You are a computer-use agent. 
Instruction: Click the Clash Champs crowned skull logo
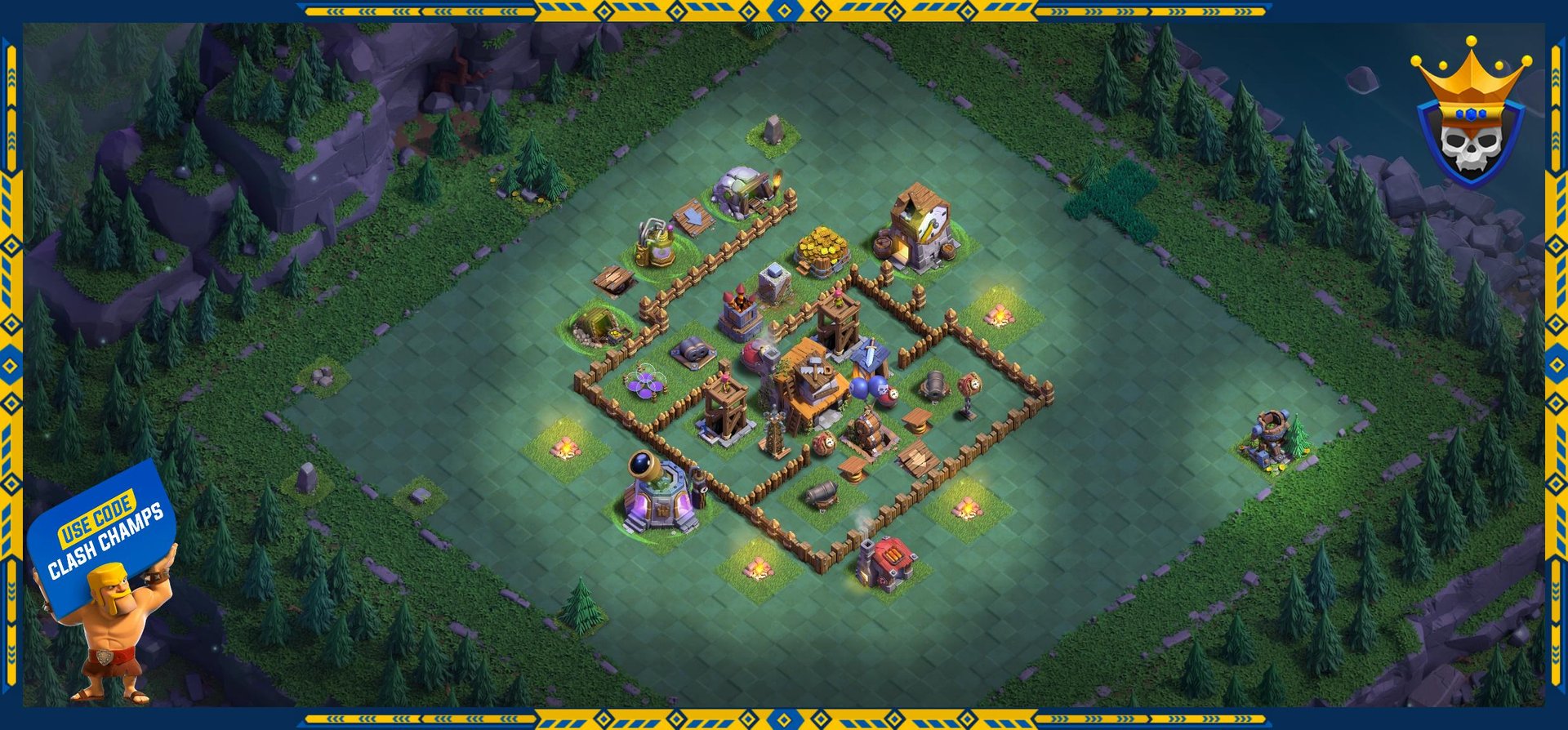1470,114
